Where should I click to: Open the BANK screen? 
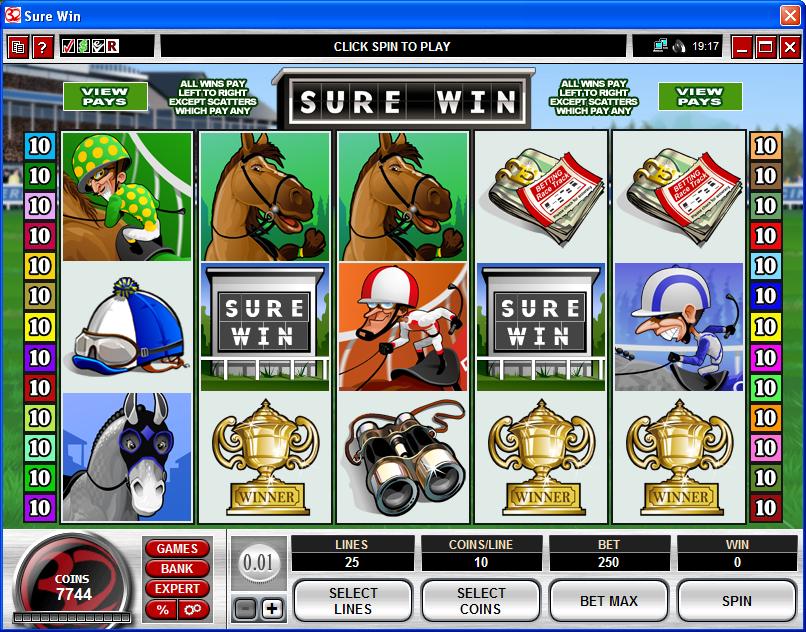[x=177, y=568]
